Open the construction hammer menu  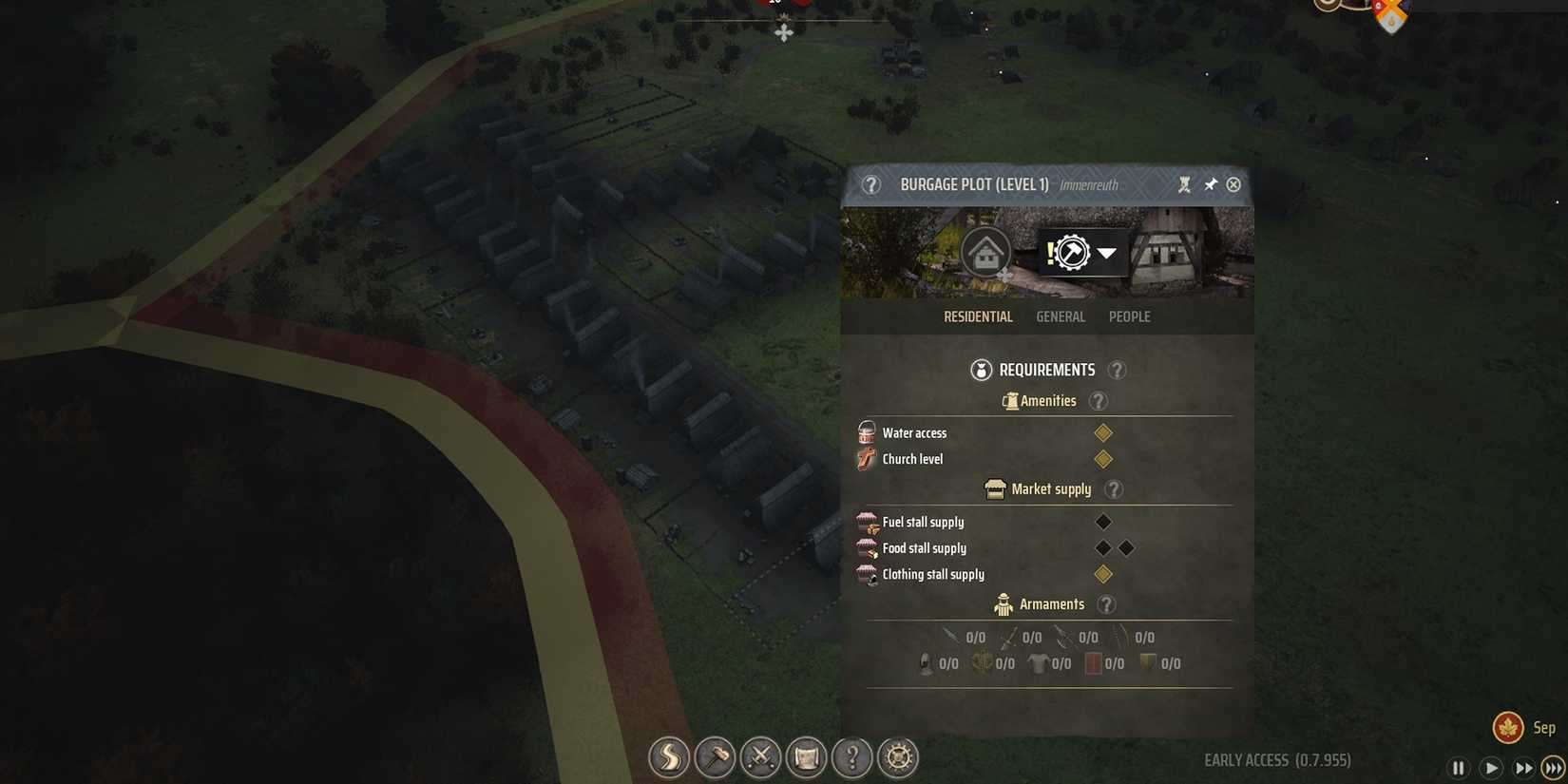coord(715,757)
